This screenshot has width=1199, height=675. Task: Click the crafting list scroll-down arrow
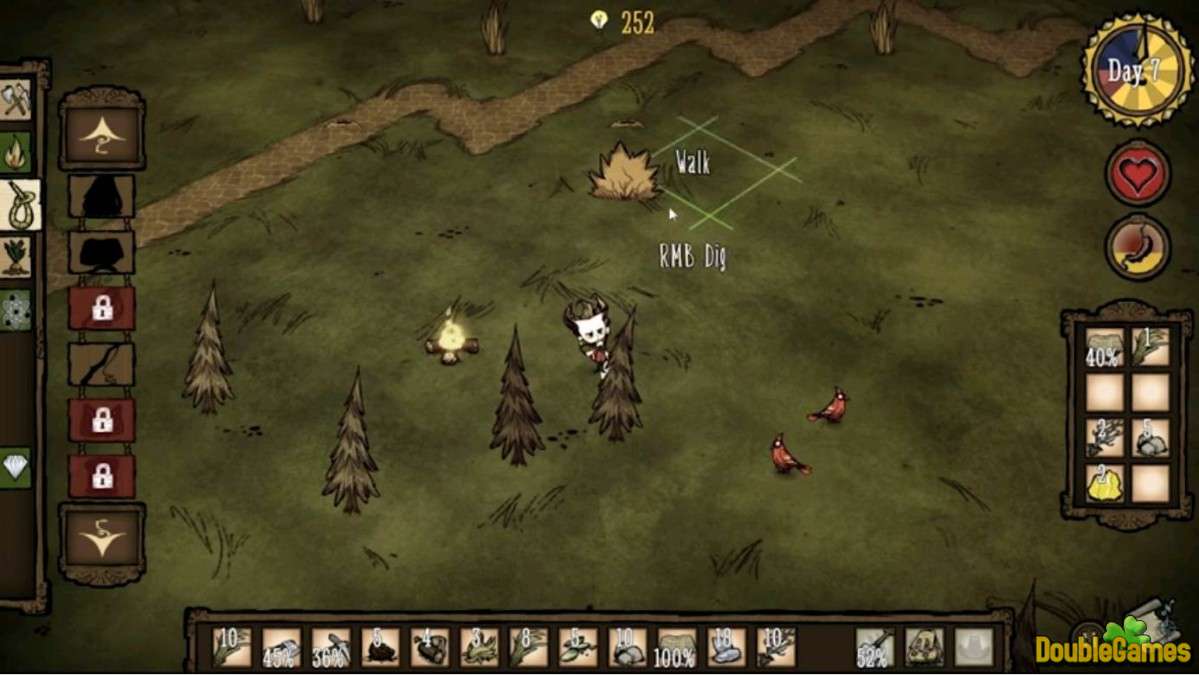101,541
